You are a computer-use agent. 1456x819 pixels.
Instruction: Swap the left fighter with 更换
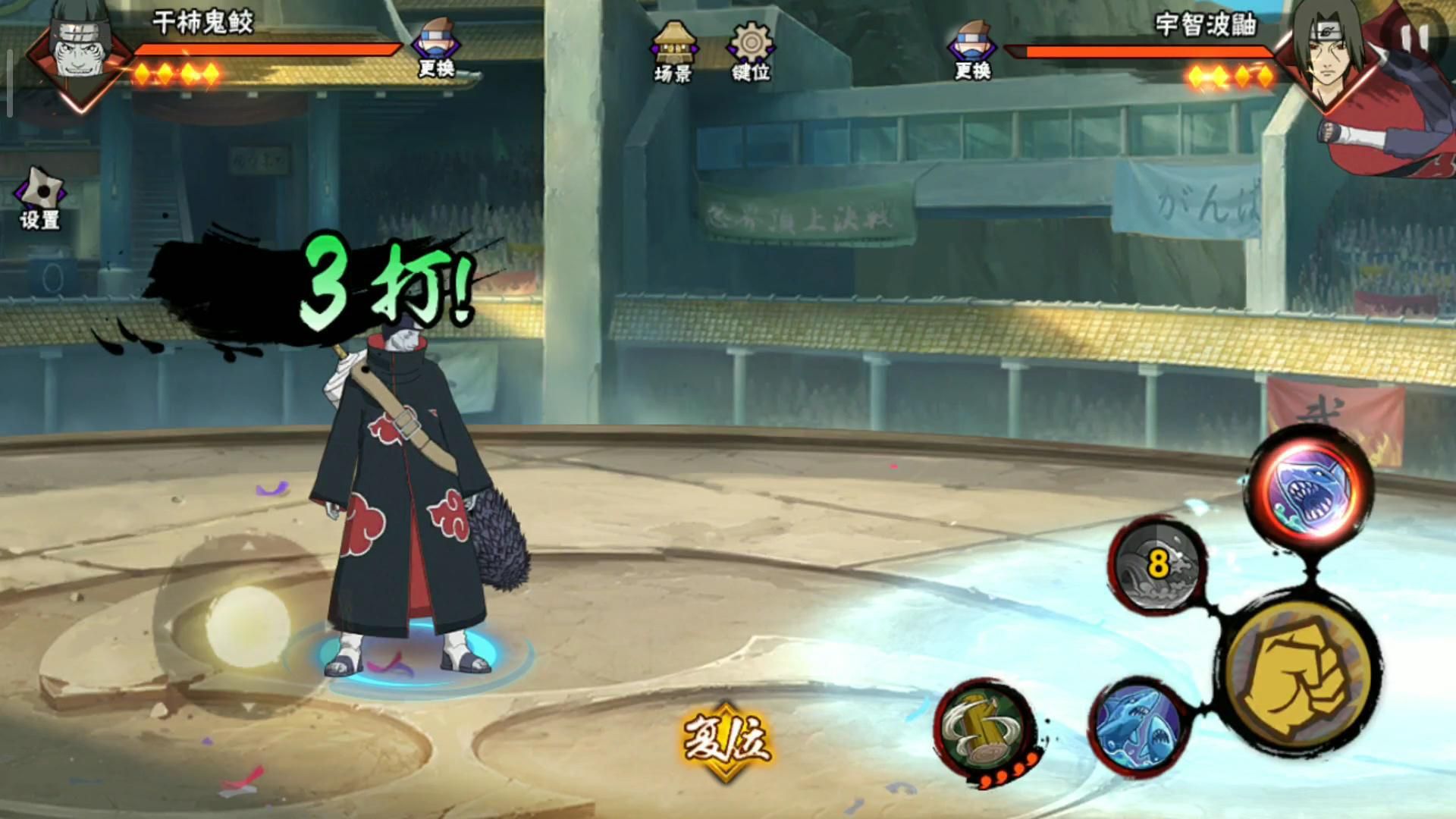coord(436,49)
